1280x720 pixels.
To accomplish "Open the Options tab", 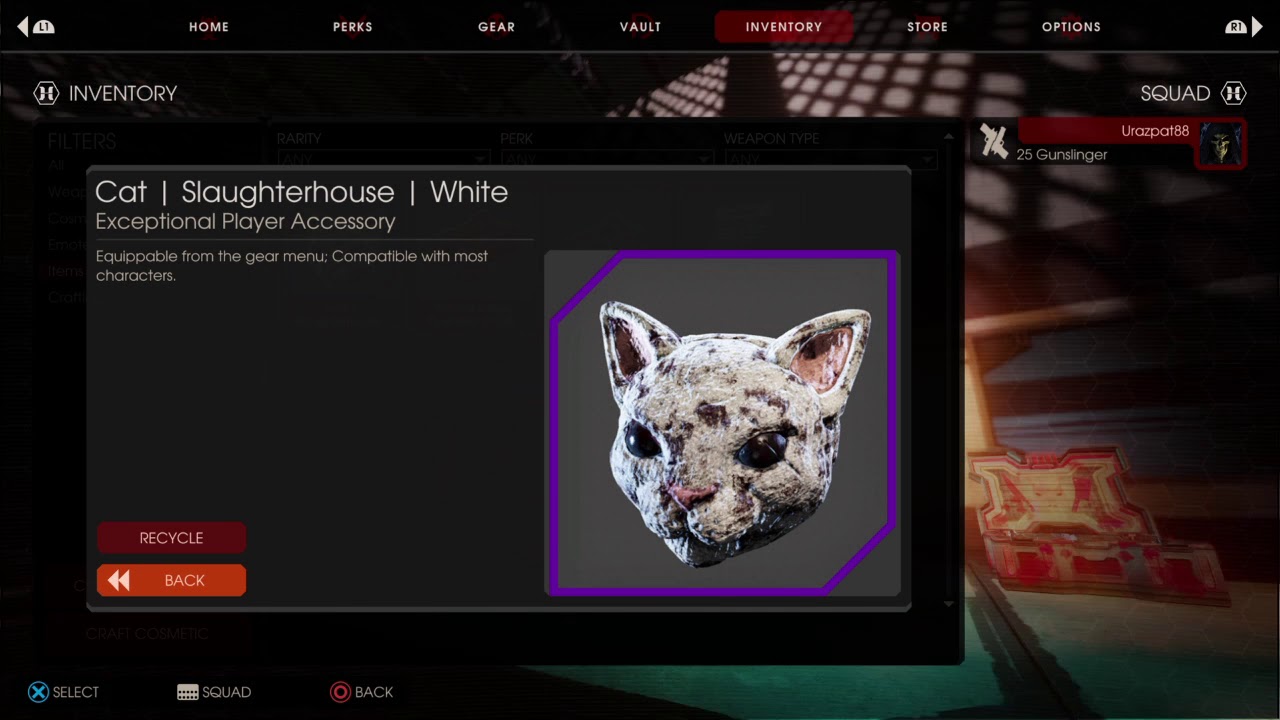I will click(x=1071, y=27).
